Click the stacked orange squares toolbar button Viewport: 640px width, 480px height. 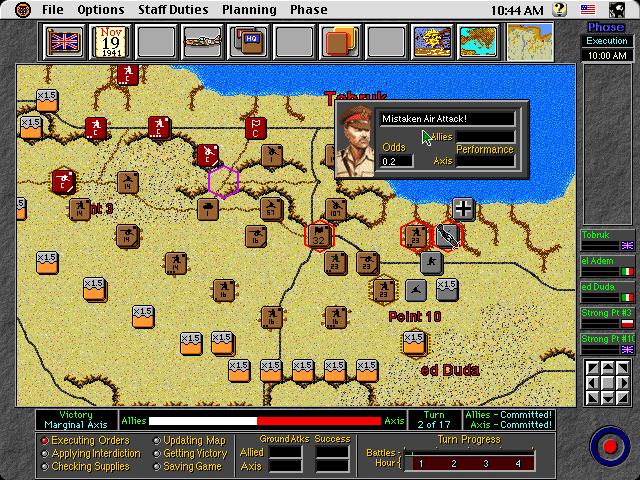pos(340,43)
